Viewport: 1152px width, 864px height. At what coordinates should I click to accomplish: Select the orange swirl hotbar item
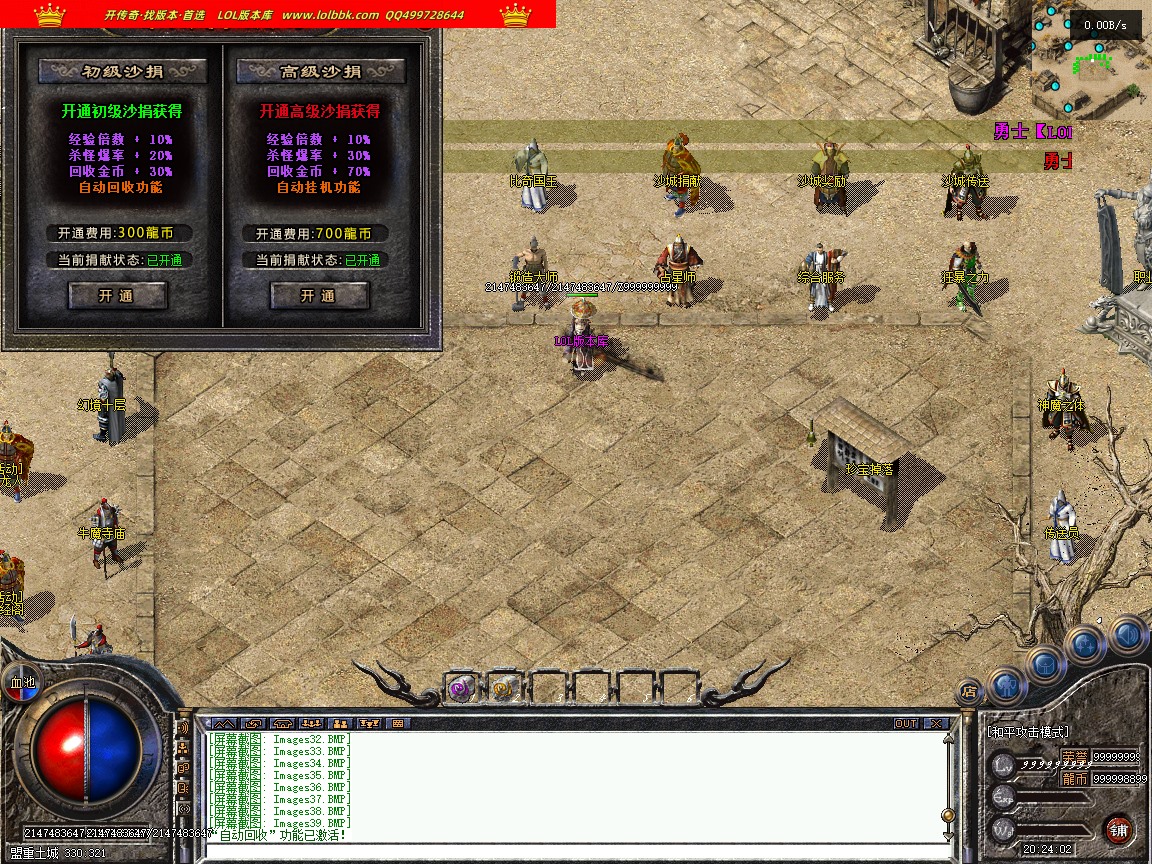point(503,687)
